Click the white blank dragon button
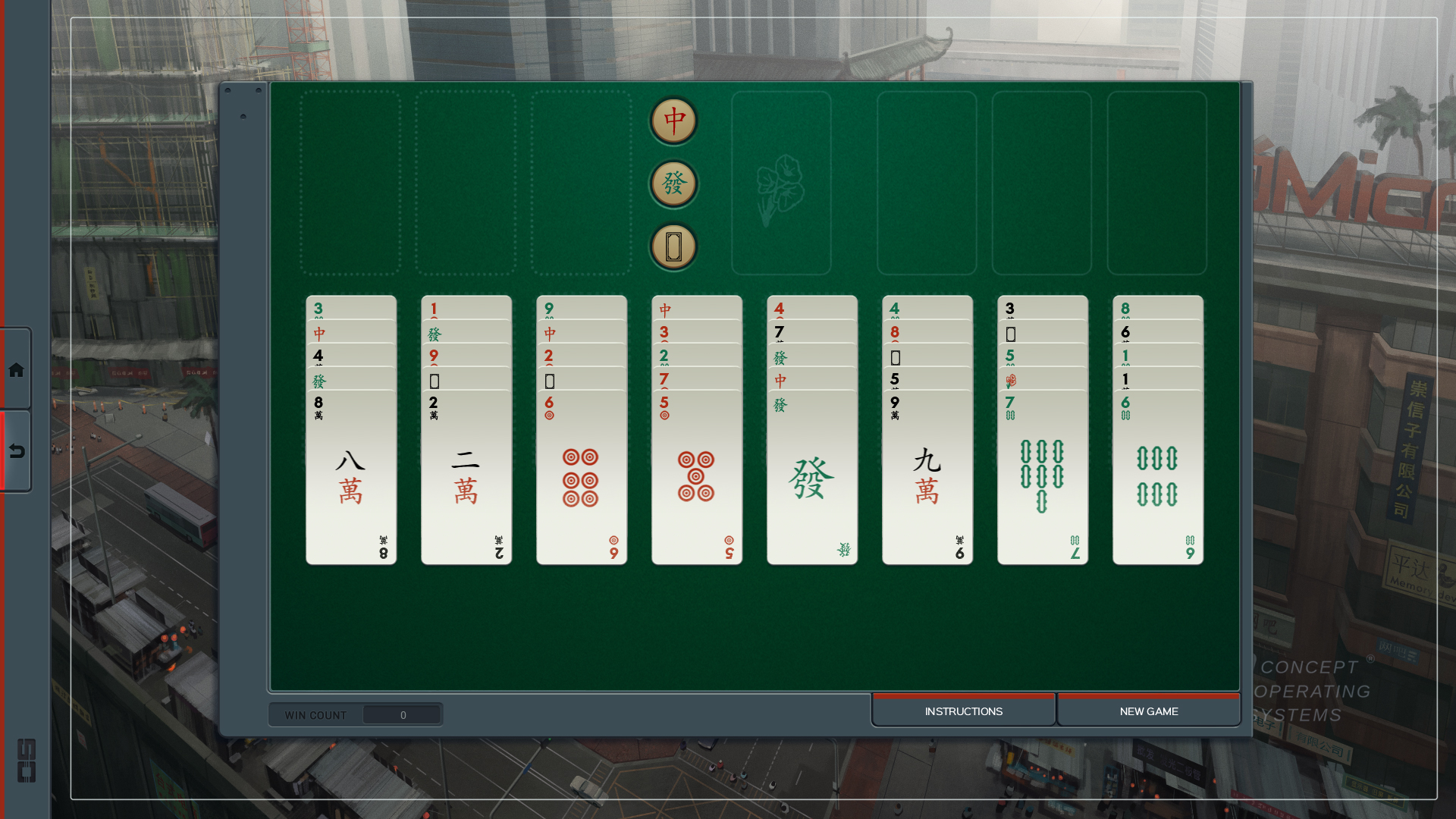1456x819 pixels. pos(672,245)
